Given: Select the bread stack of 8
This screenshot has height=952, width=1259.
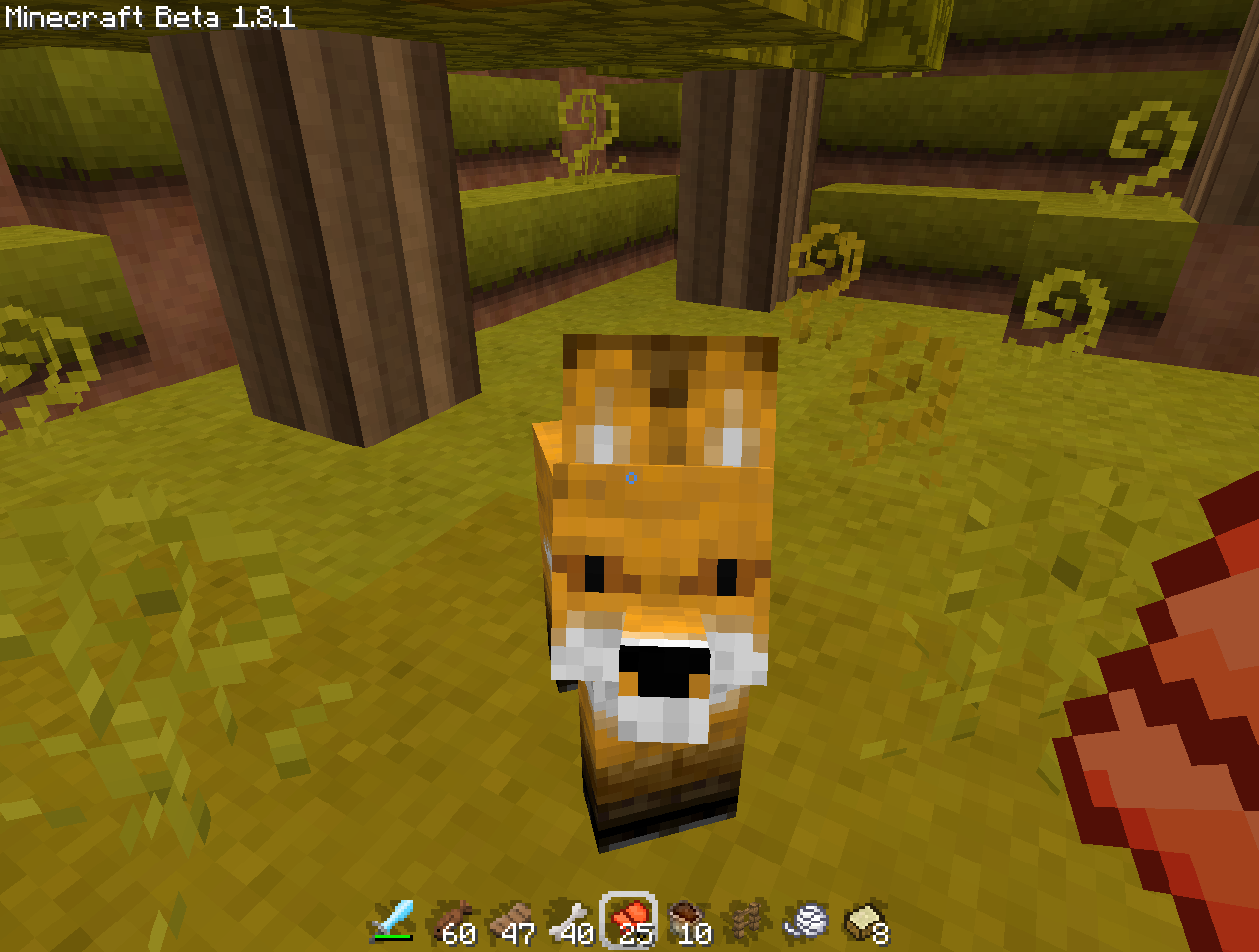Looking at the screenshot, I should [x=867, y=922].
